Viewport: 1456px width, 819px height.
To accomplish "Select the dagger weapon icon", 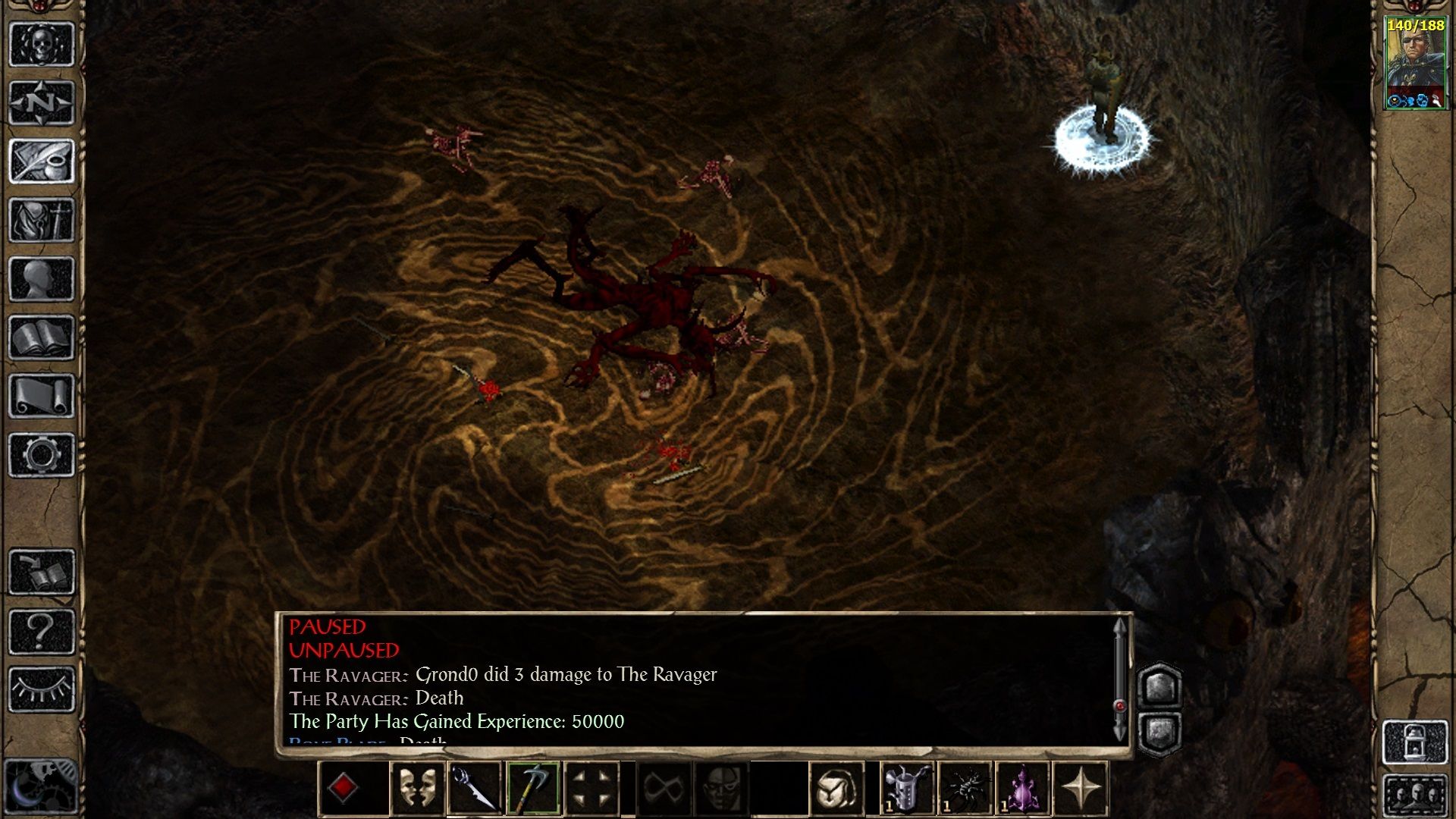I will [474, 789].
